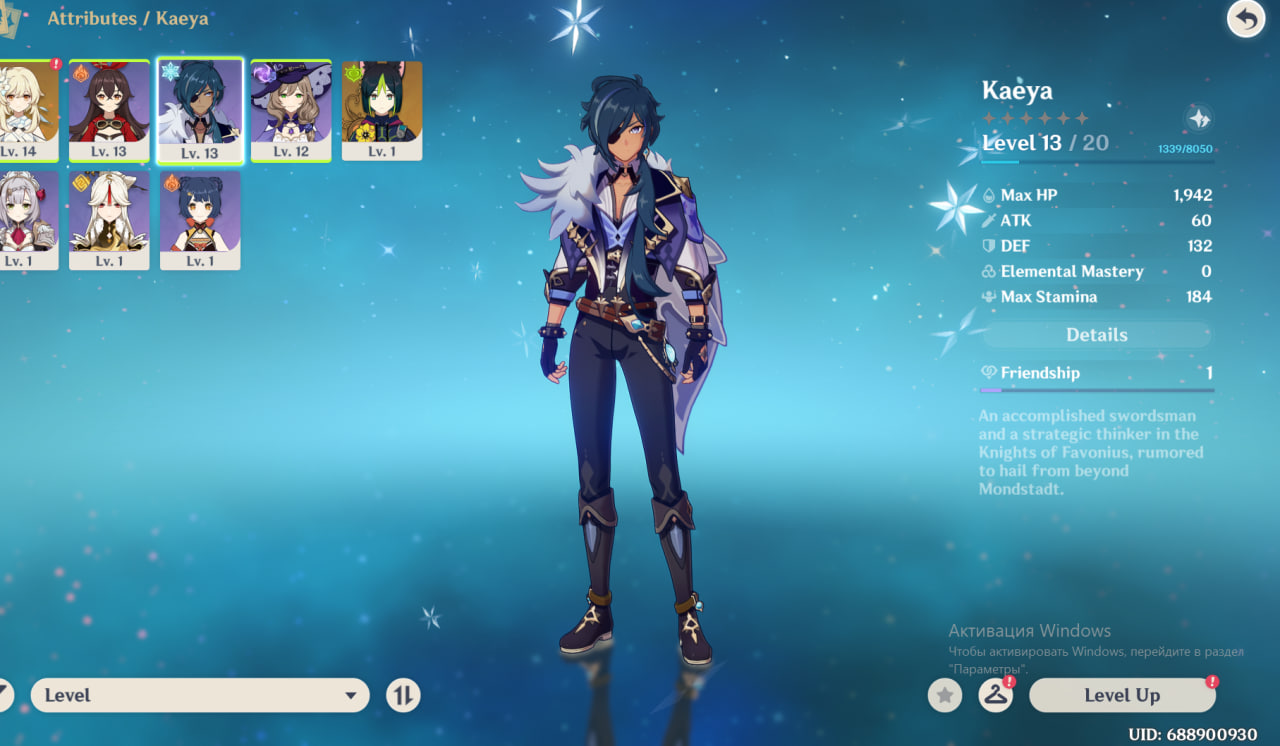Pick the blonde Traveler Lv. 14 portrait
Screen dimensions: 1280x746
[28, 110]
